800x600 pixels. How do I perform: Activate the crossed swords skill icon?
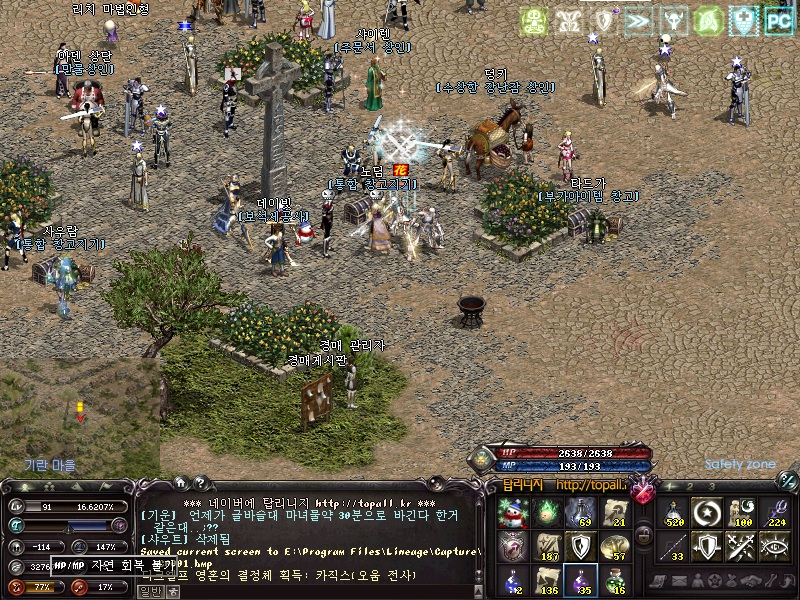[x=742, y=547]
